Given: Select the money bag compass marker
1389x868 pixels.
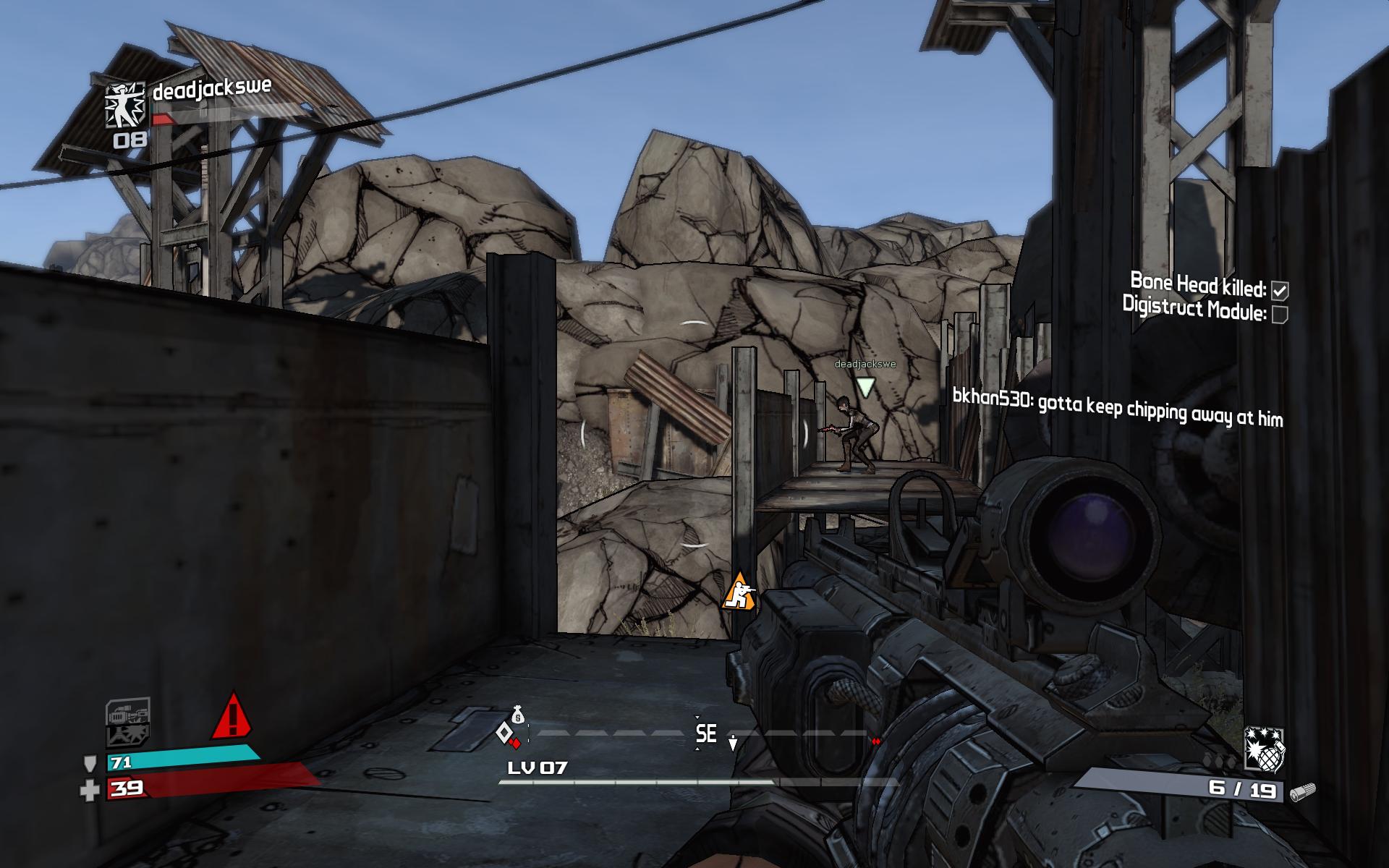Looking at the screenshot, I should click(517, 715).
